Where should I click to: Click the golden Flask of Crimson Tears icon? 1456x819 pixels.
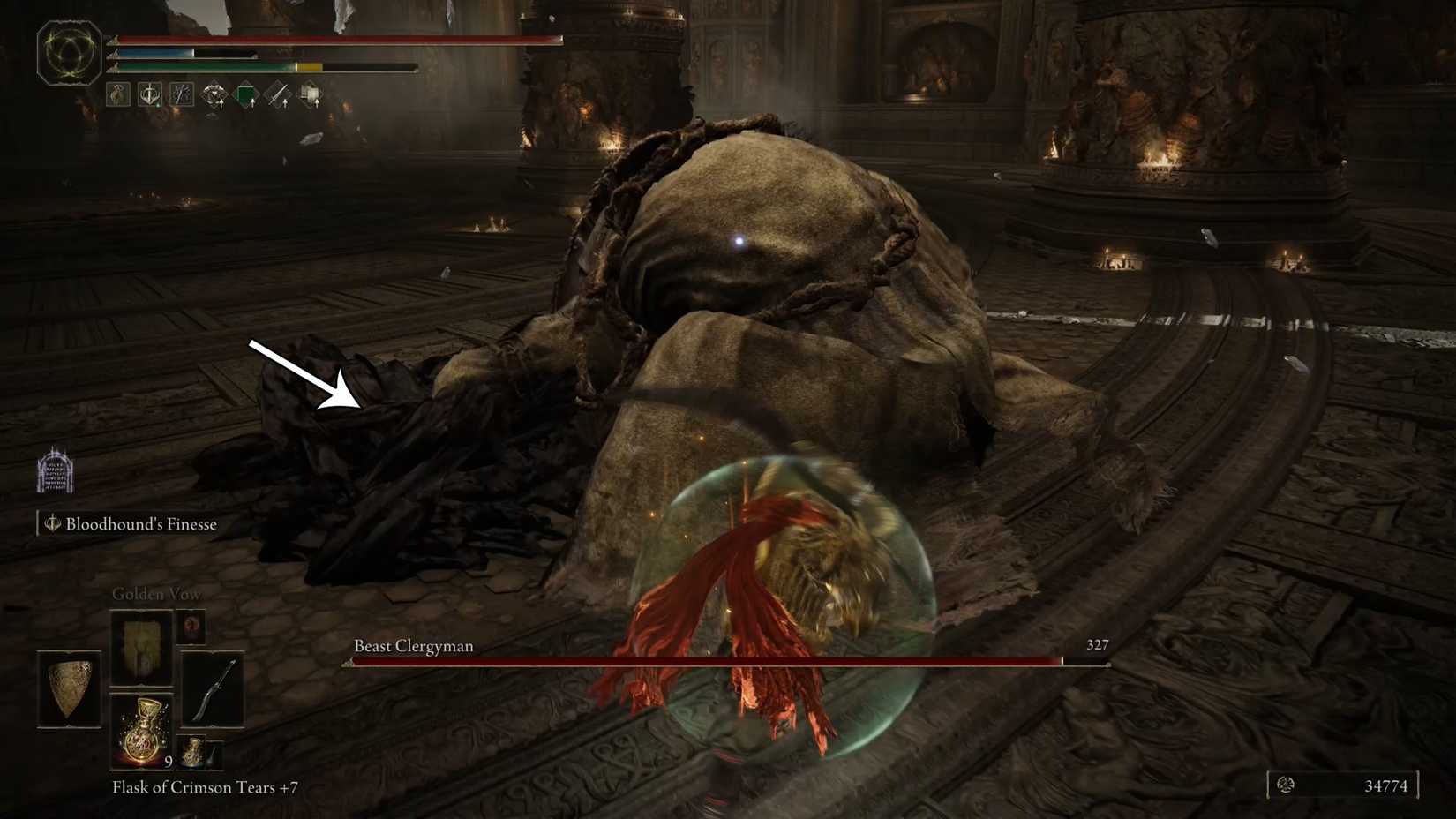[144, 731]
